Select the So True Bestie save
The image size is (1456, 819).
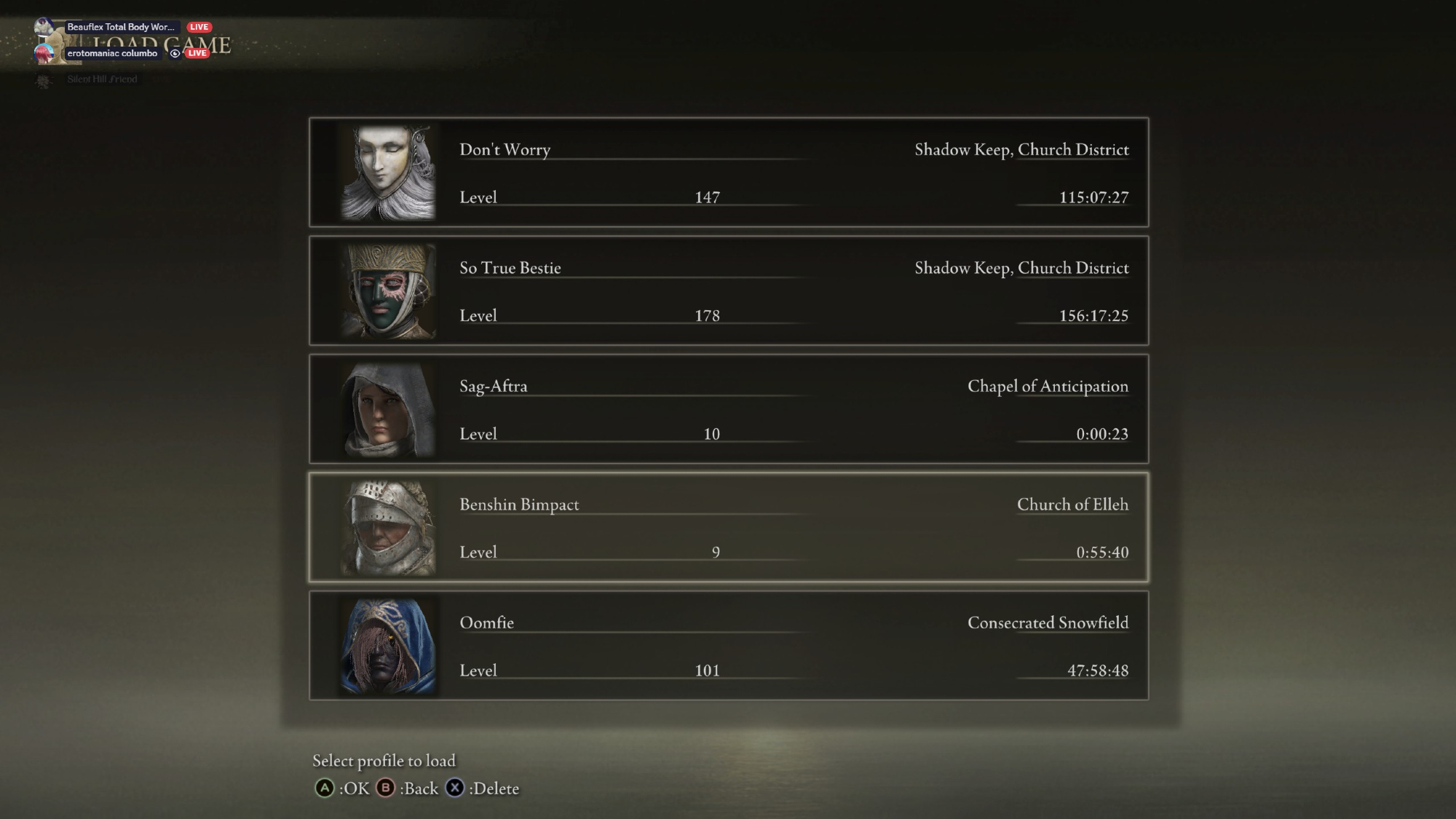click(x=728, y=290)
